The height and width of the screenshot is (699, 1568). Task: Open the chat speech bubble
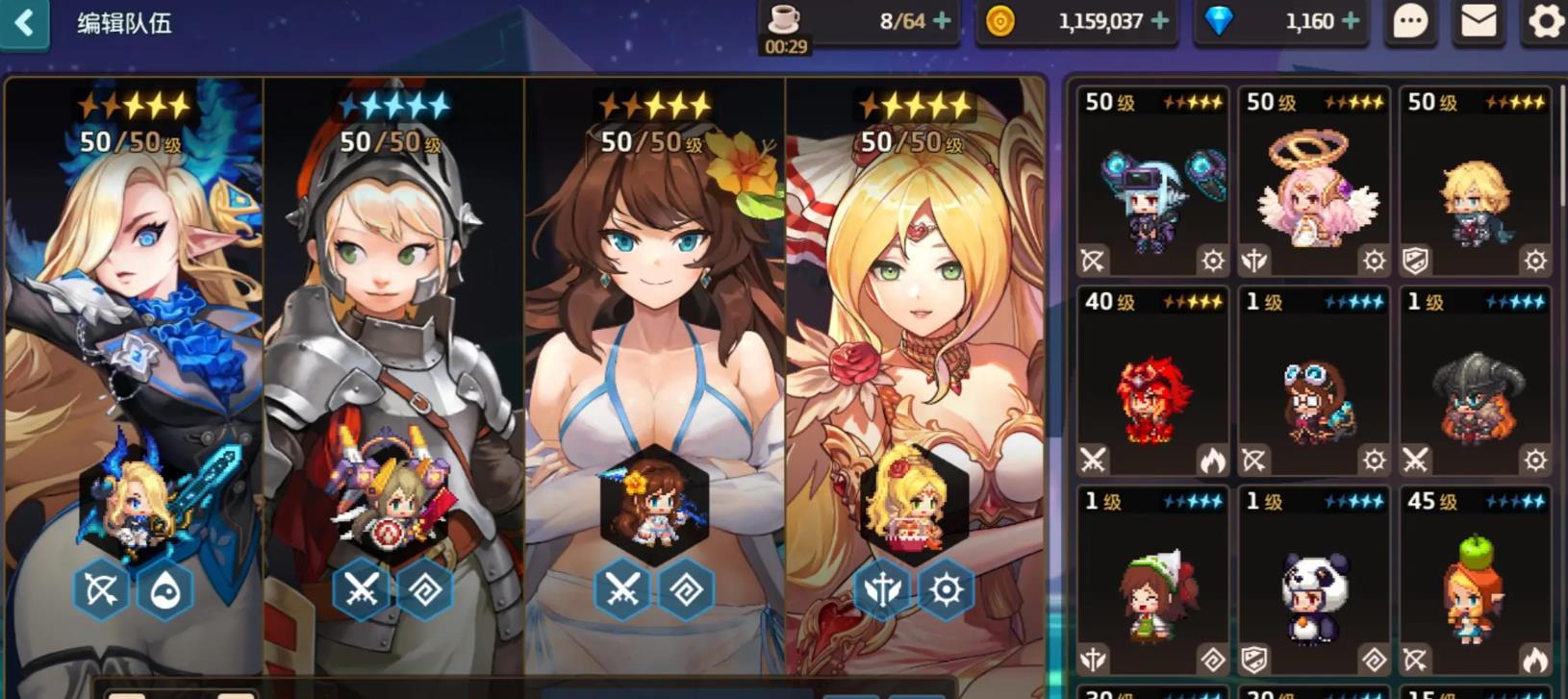pos(1409,21)
